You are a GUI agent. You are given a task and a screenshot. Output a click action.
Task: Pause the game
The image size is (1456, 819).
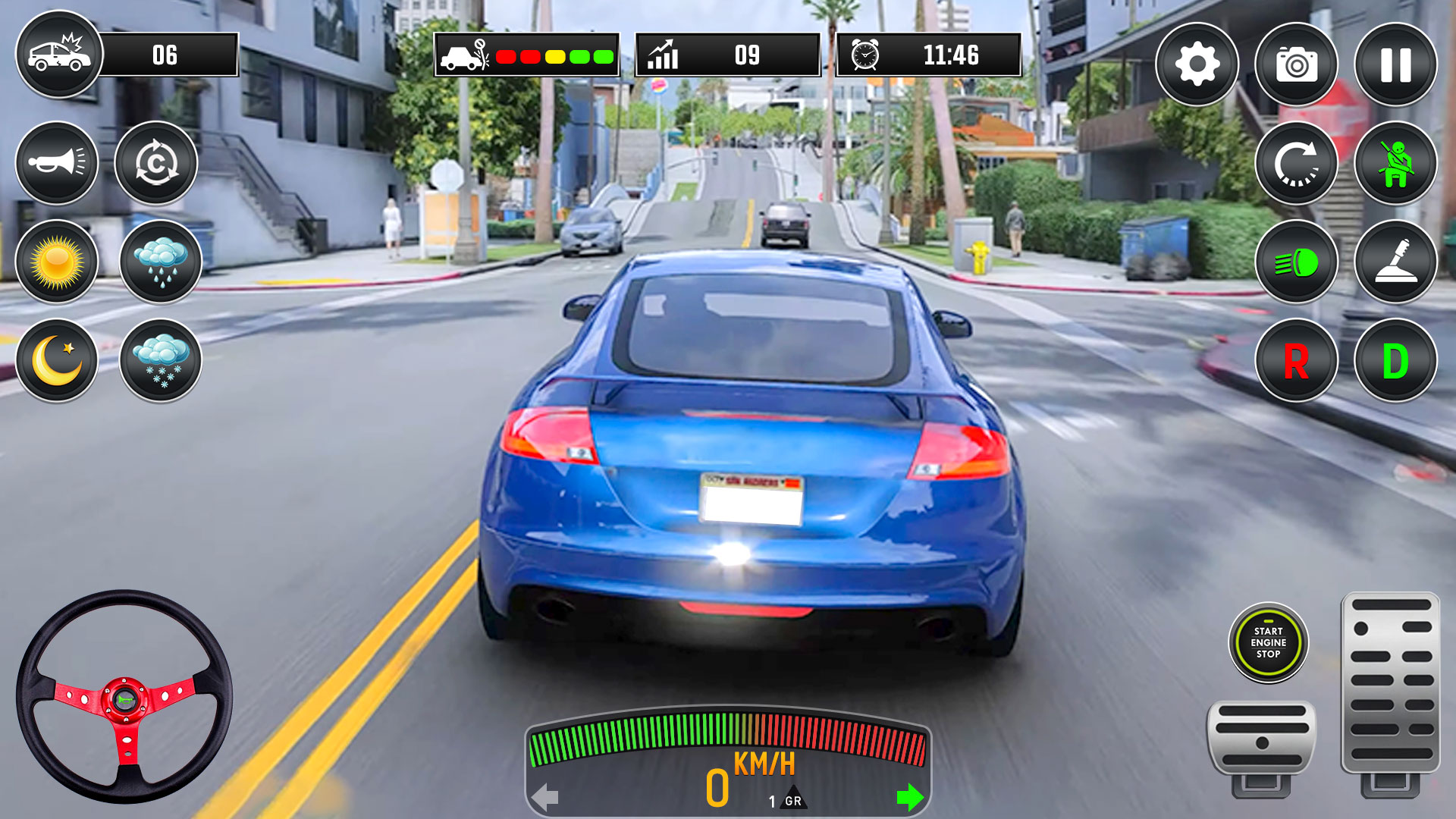(1395, 64)
